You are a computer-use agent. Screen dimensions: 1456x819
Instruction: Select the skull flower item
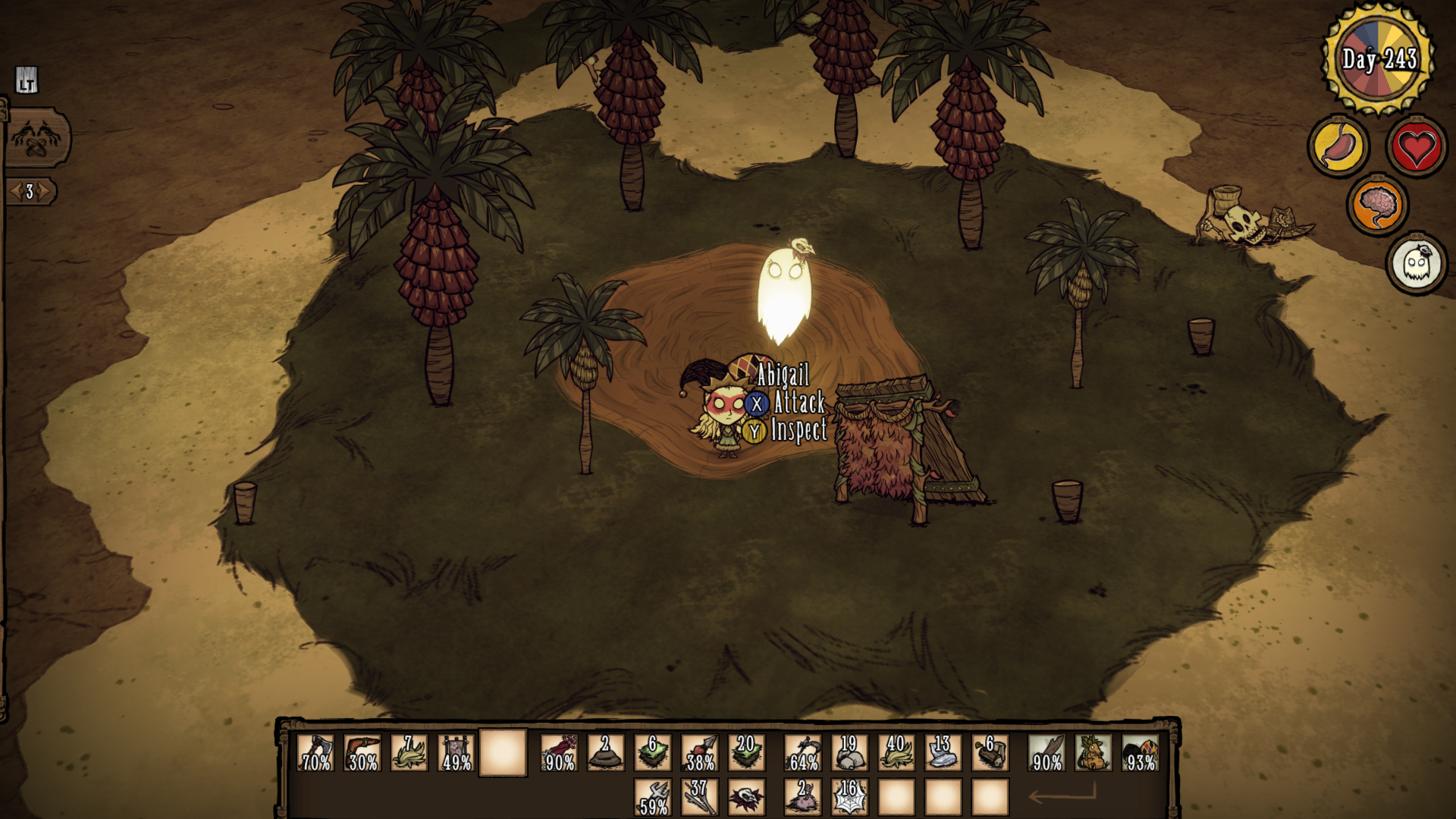point(747,798)
